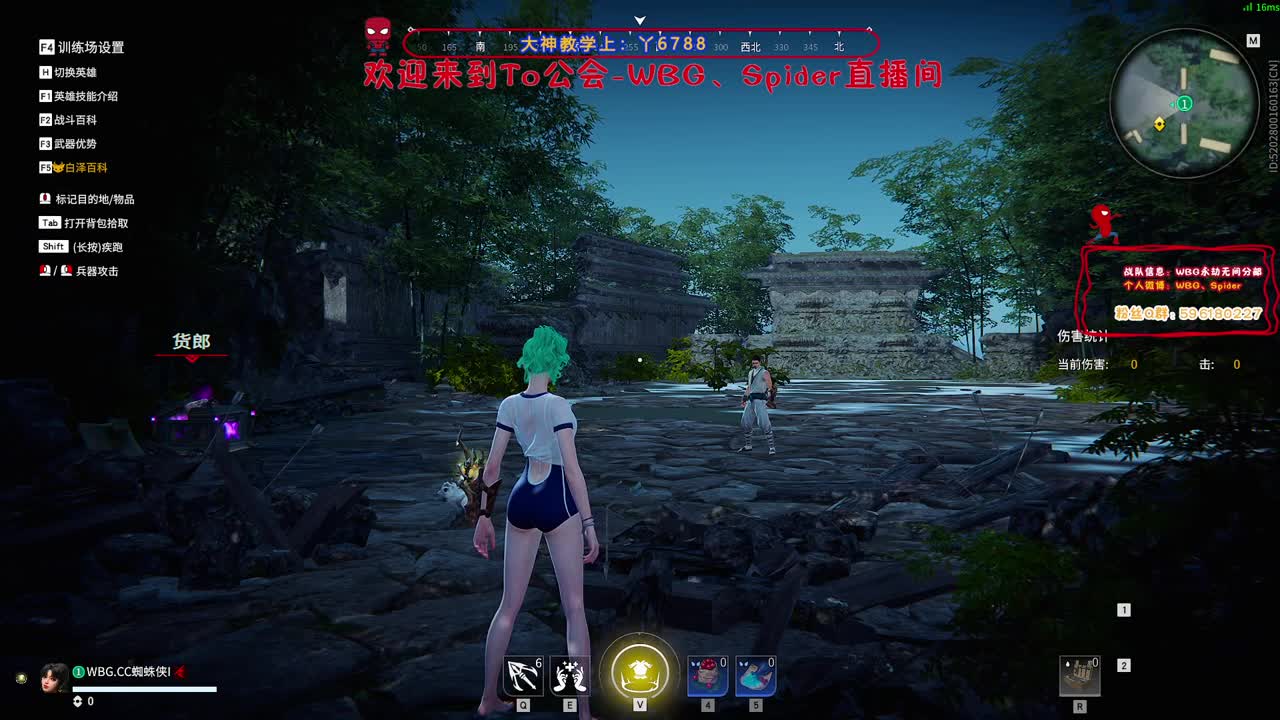Use the mushroom consumable in slot 4
The width and height of the screenshot is (1280, 720).
tap(707, 676)
